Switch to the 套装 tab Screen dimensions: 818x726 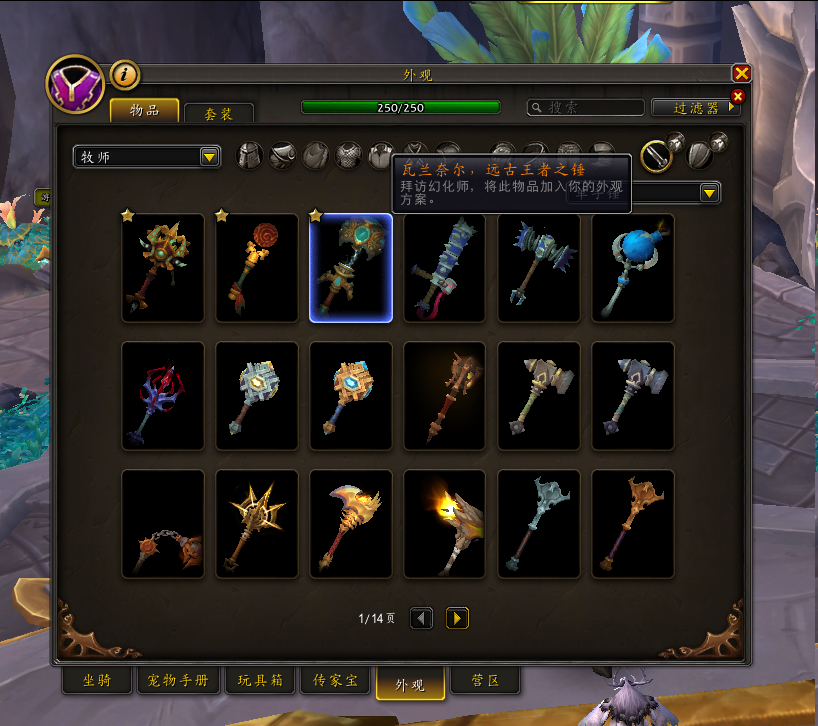[218, 114]
